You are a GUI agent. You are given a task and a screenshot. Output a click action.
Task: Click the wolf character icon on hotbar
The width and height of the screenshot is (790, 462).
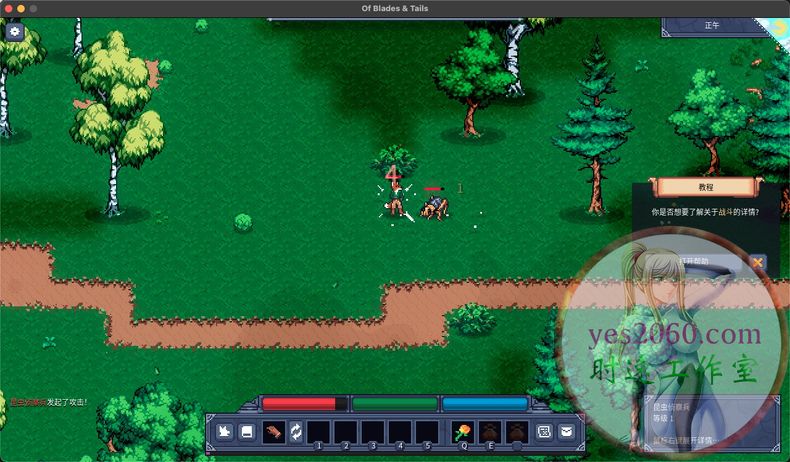point(225,432)
